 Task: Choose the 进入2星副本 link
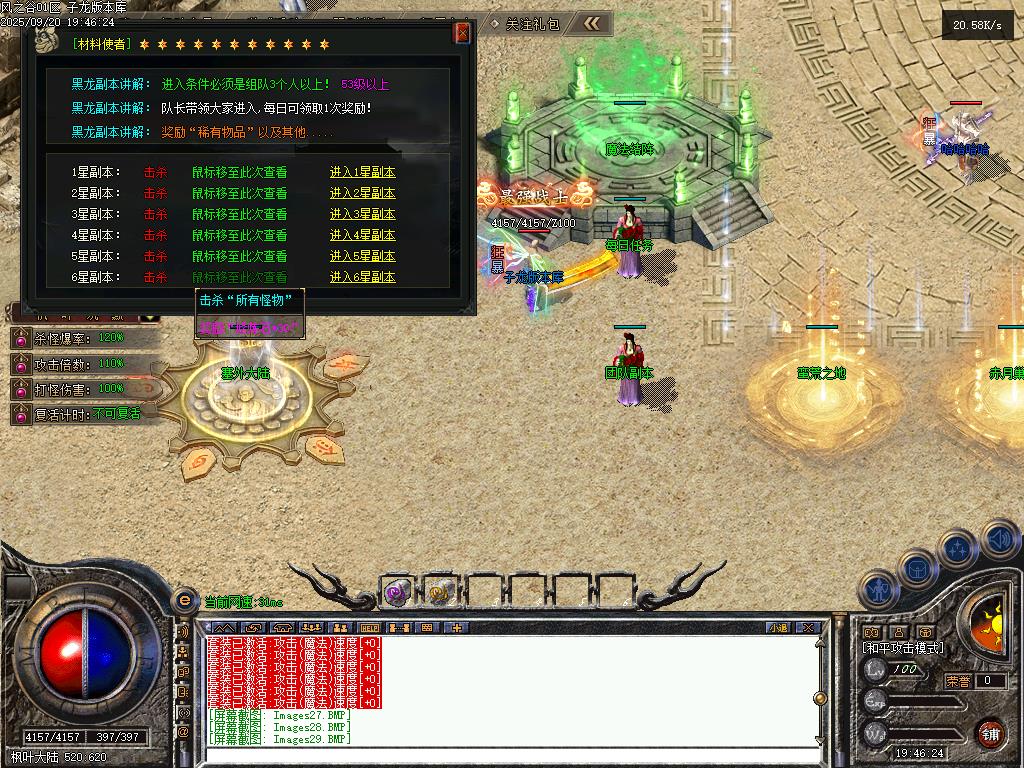pos(362,193)
